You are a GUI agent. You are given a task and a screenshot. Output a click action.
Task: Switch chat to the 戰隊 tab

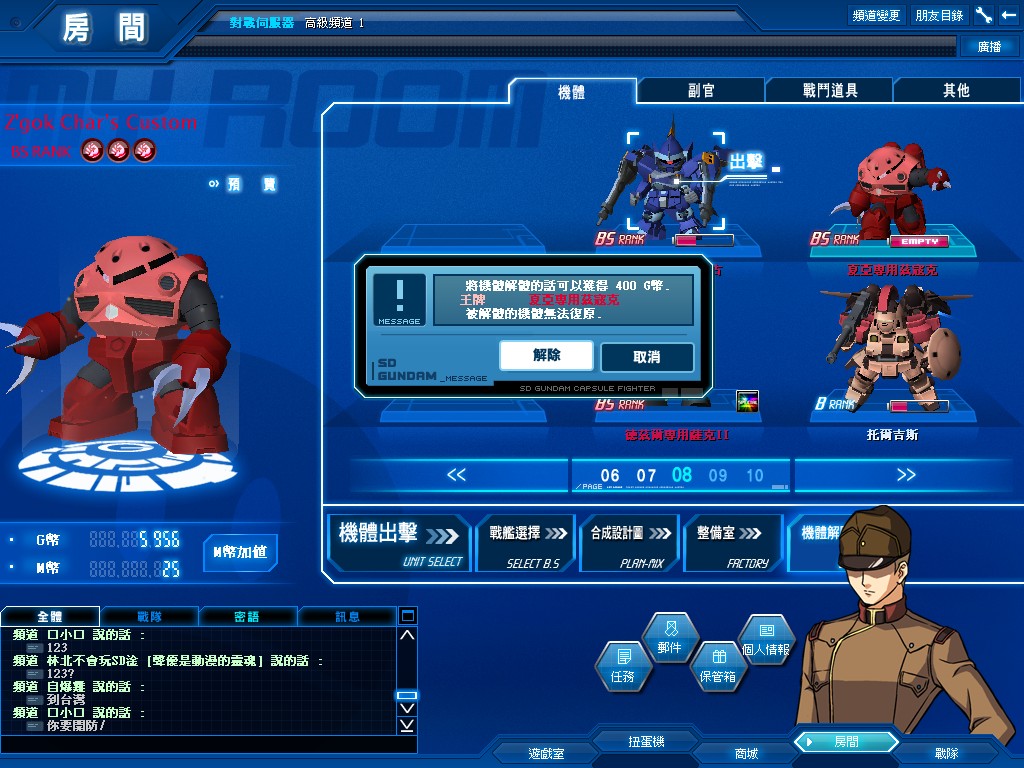tap(149, 617)
